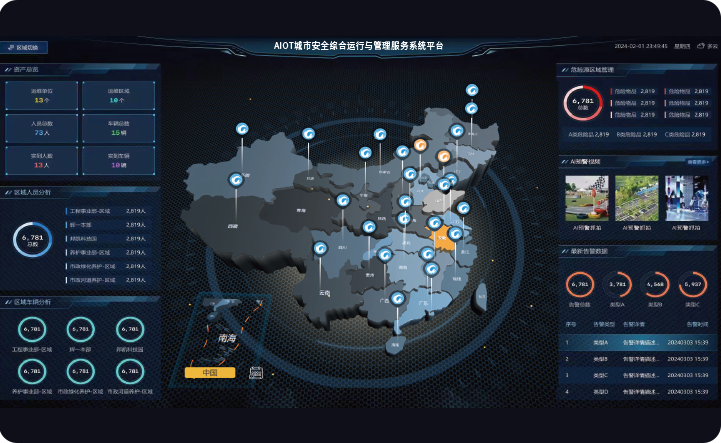Click the calendar icon beside the 中国 button

[255, 372]
